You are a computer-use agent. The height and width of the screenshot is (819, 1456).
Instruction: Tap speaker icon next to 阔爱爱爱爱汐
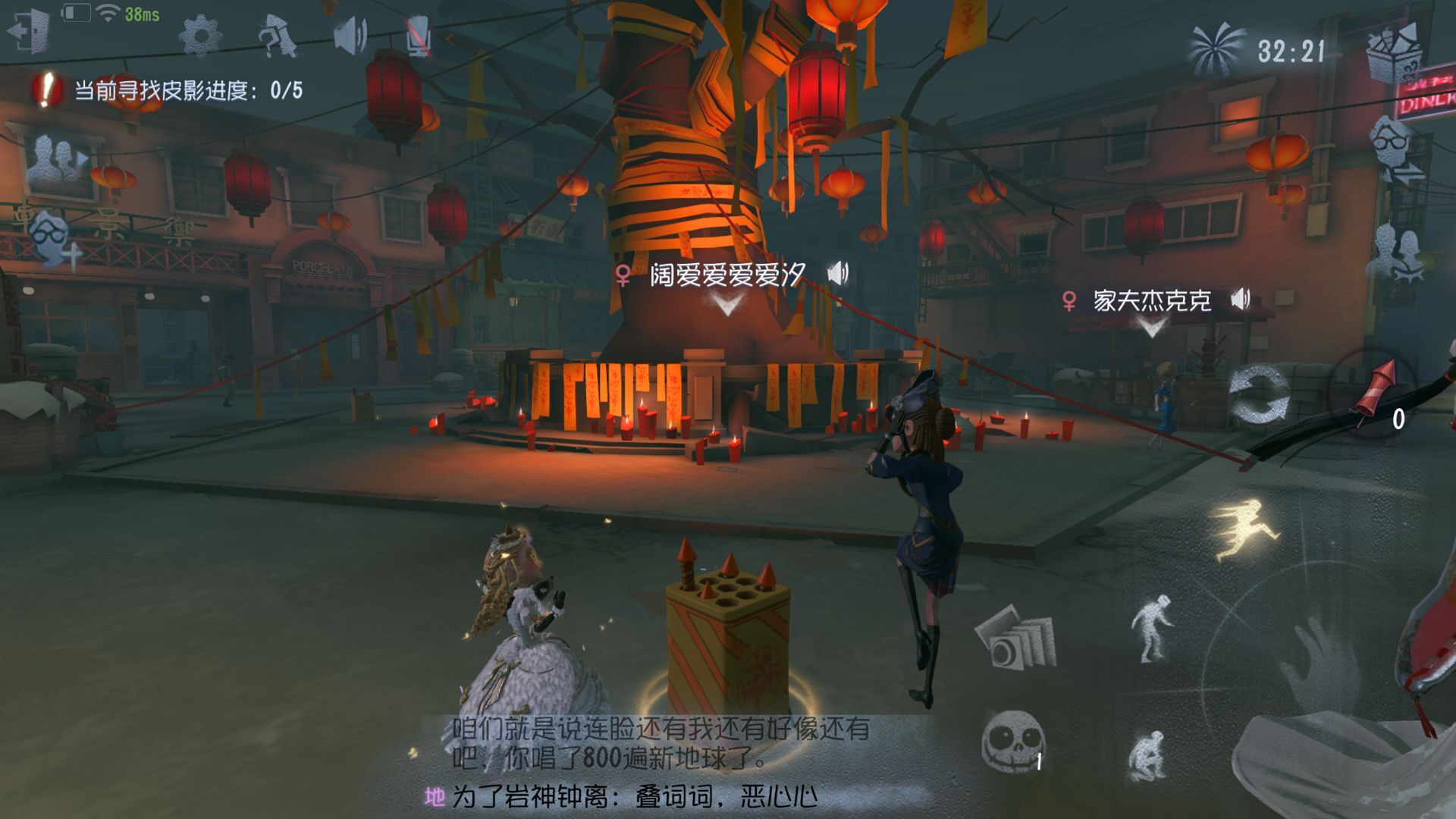838,273
